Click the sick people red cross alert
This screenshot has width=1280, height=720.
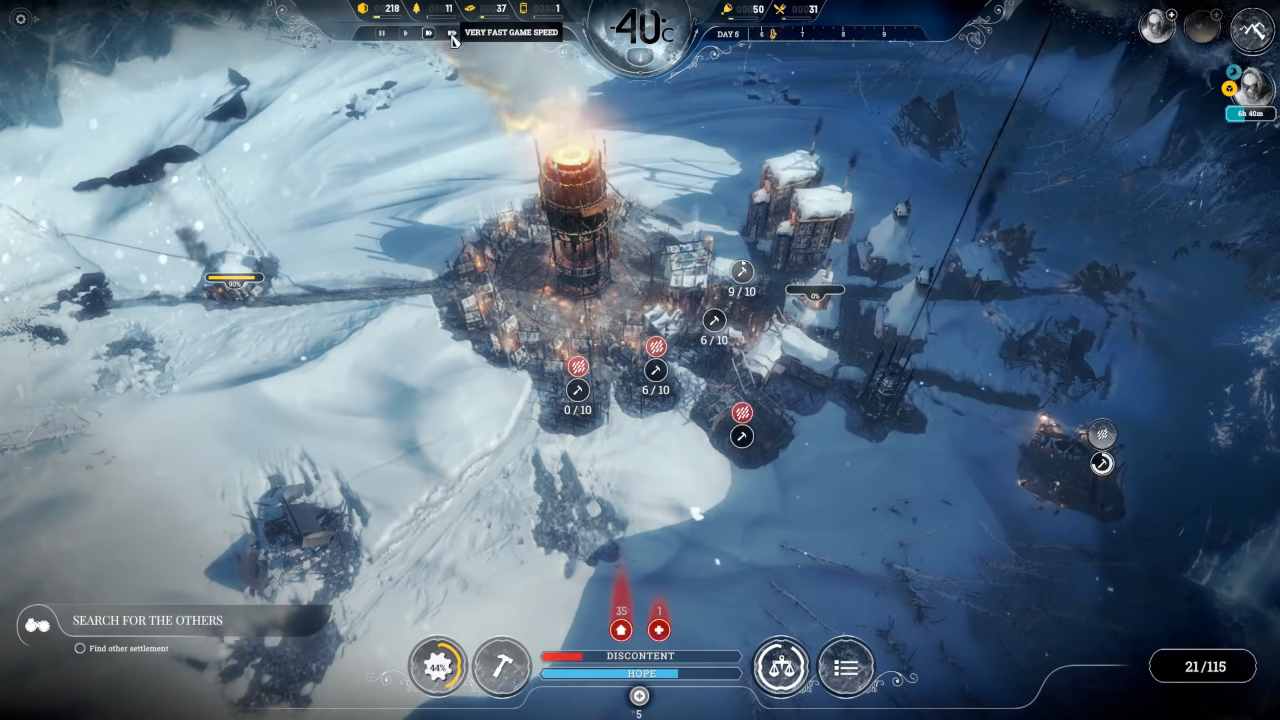(x=658, y=630)
